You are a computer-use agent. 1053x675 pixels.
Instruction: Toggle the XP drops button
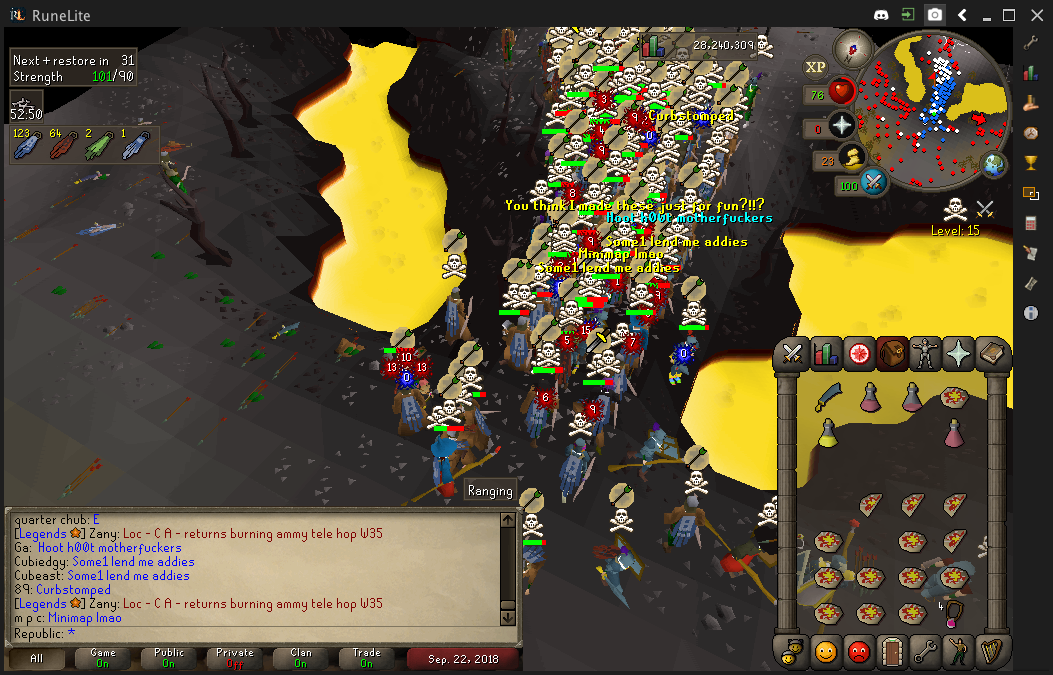coord(816,67)
